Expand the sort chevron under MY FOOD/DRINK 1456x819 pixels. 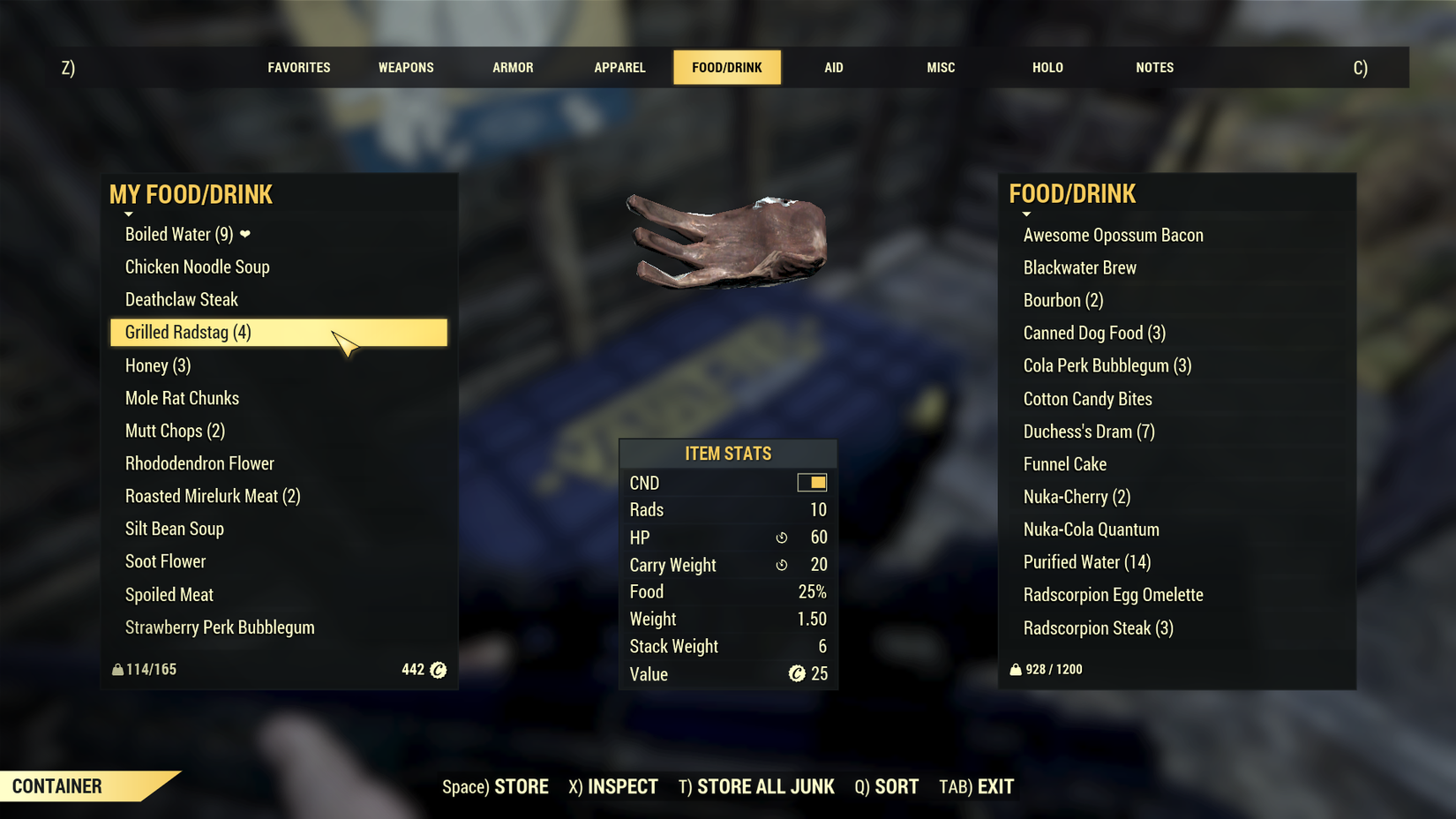[128, 214]
